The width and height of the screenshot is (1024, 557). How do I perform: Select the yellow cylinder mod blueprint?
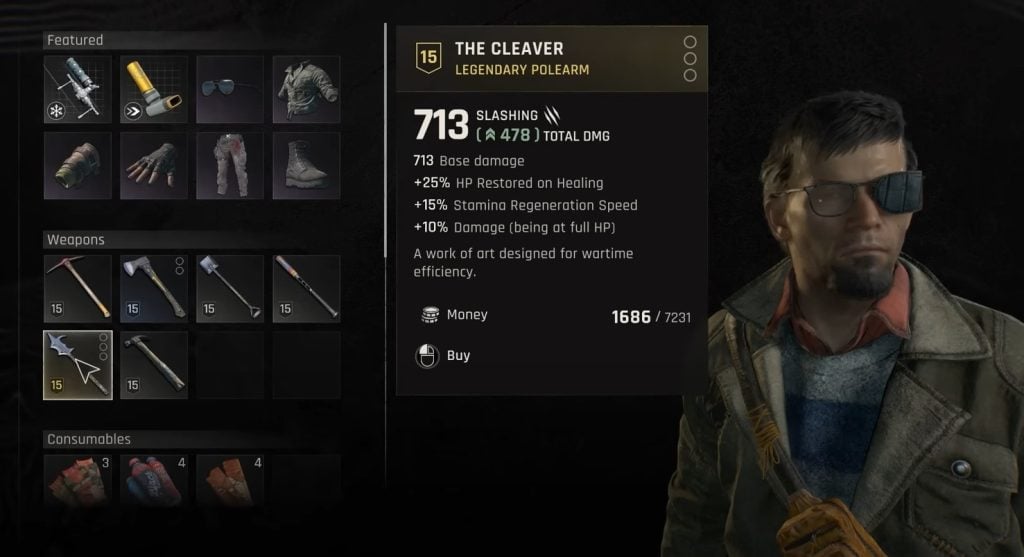click(154, 89)
